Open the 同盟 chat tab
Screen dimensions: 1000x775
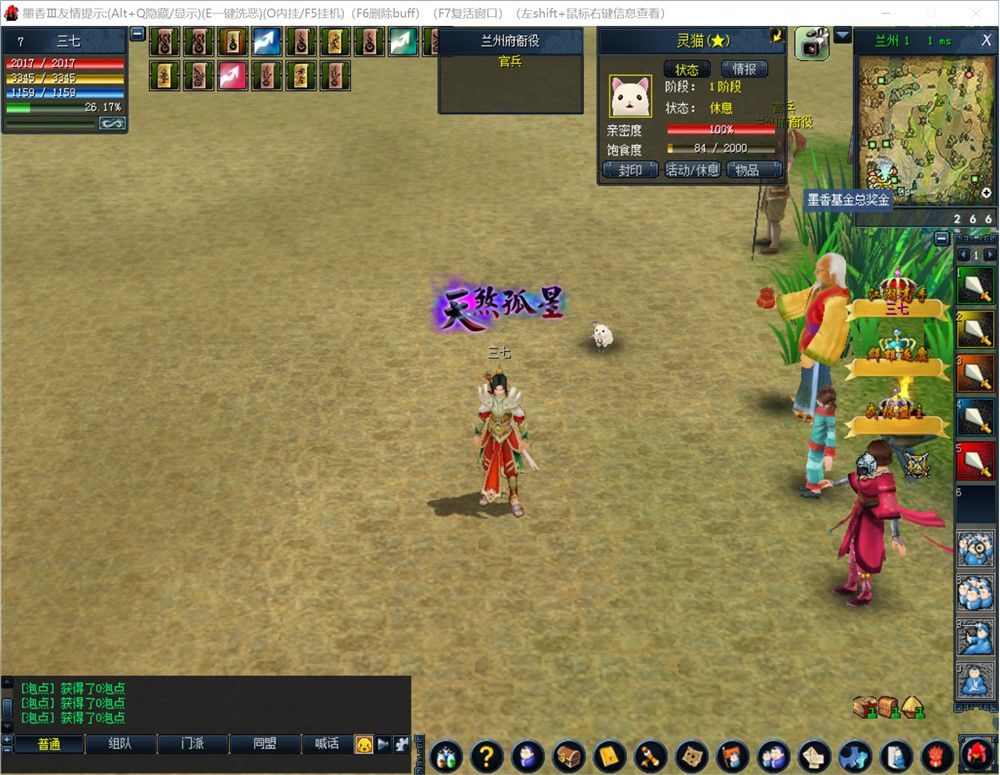265,744
